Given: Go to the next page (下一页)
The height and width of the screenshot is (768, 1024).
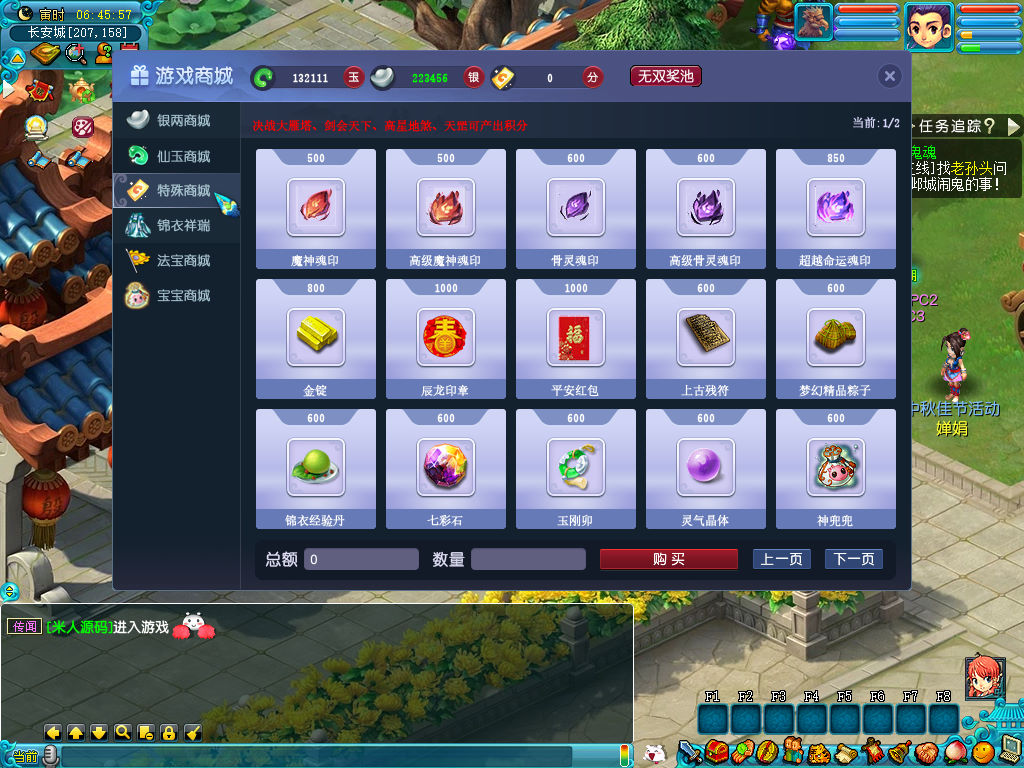Looking at the screenshot, I should [x=853, y=559].
